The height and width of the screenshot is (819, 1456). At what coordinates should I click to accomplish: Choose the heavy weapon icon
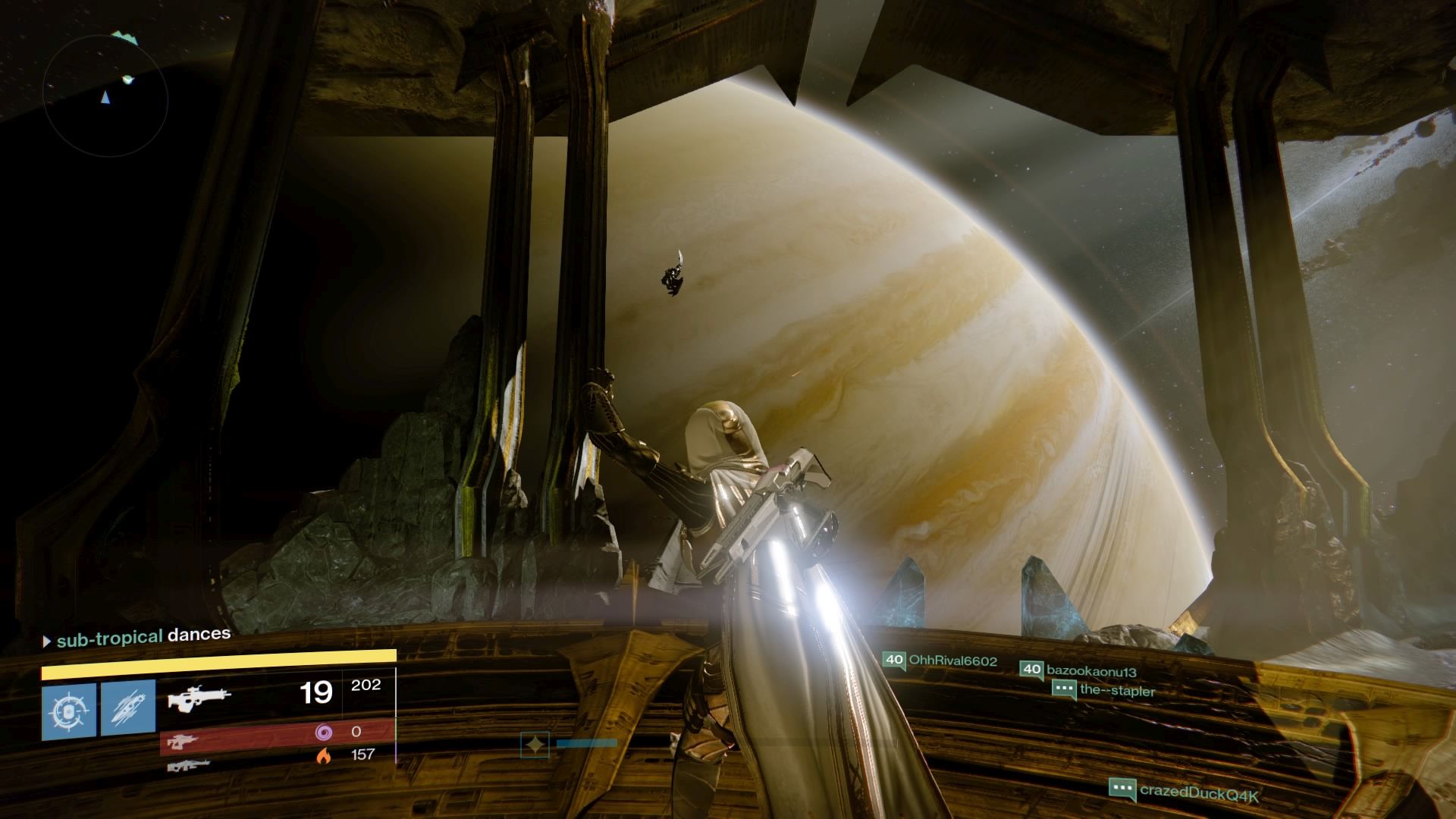point(188,765)
